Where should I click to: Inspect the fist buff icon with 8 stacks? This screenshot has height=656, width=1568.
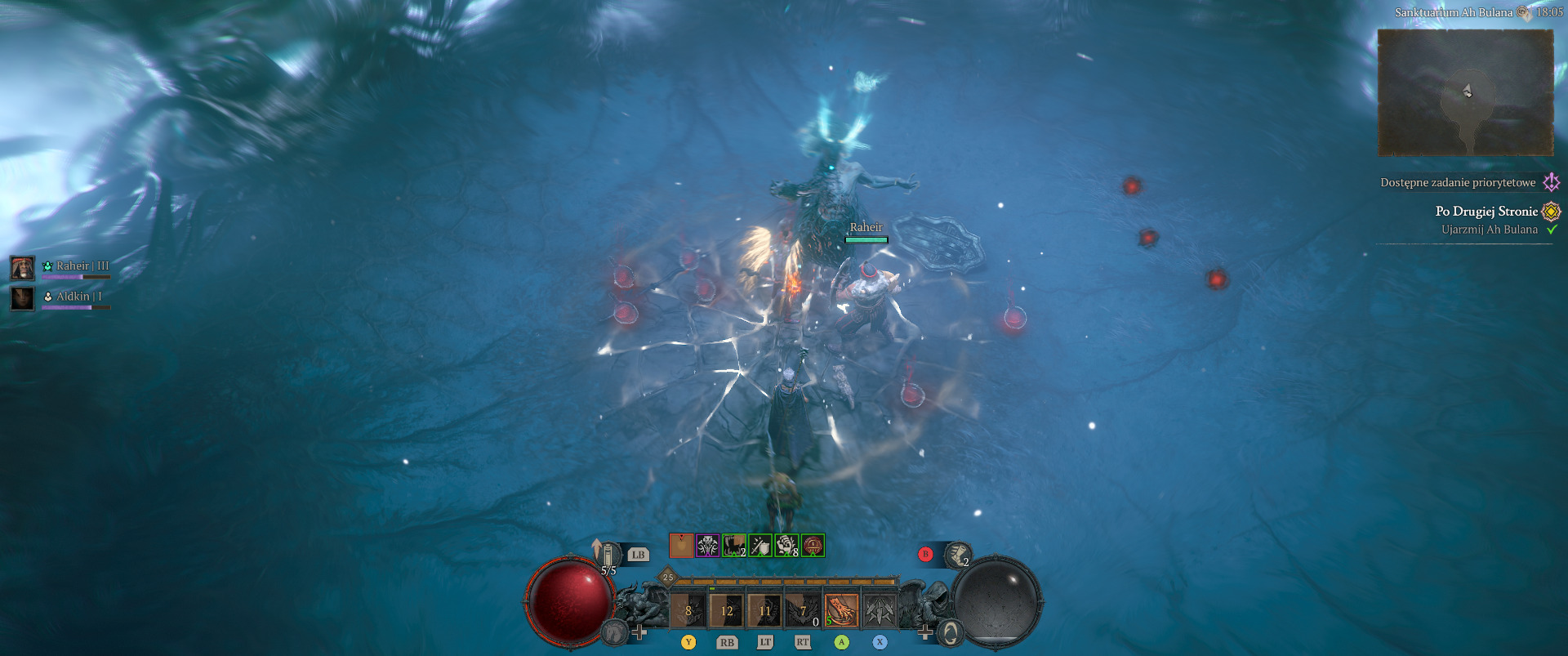786,545
